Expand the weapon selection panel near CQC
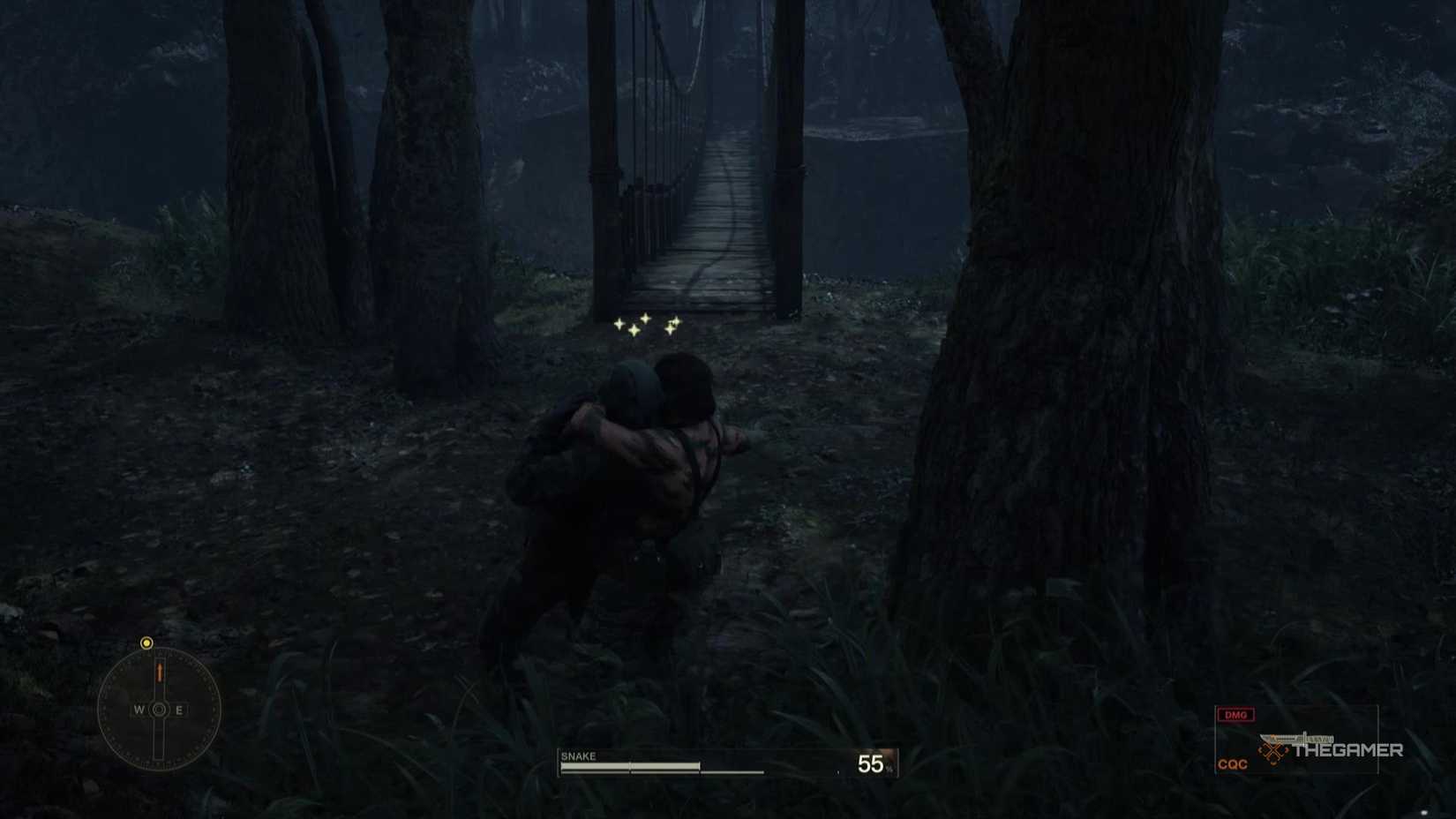This screenshot has height=819, width=1456. coord(1297,741)
